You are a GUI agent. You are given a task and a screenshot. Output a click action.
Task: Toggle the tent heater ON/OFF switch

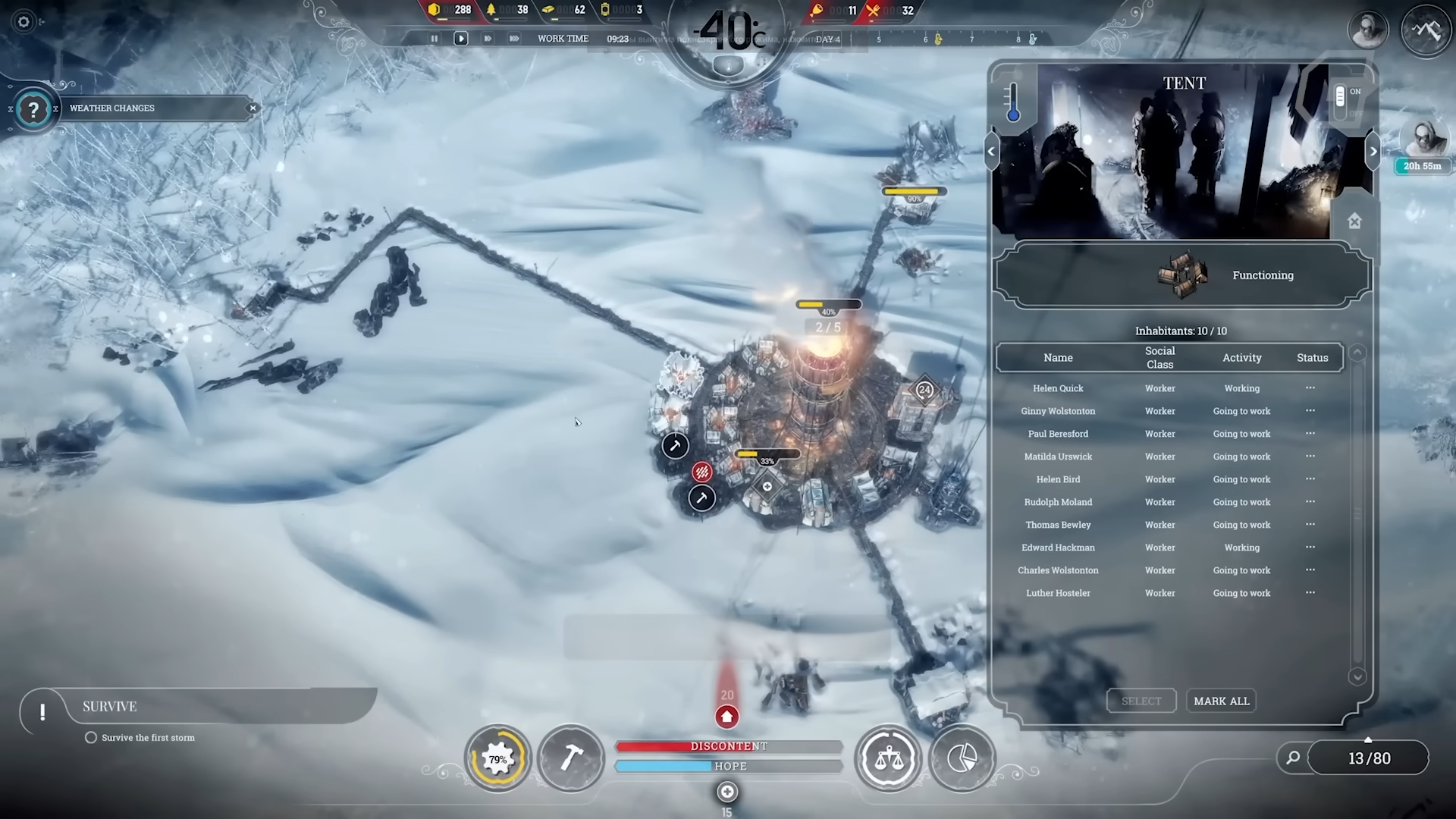coord(1341,98)
